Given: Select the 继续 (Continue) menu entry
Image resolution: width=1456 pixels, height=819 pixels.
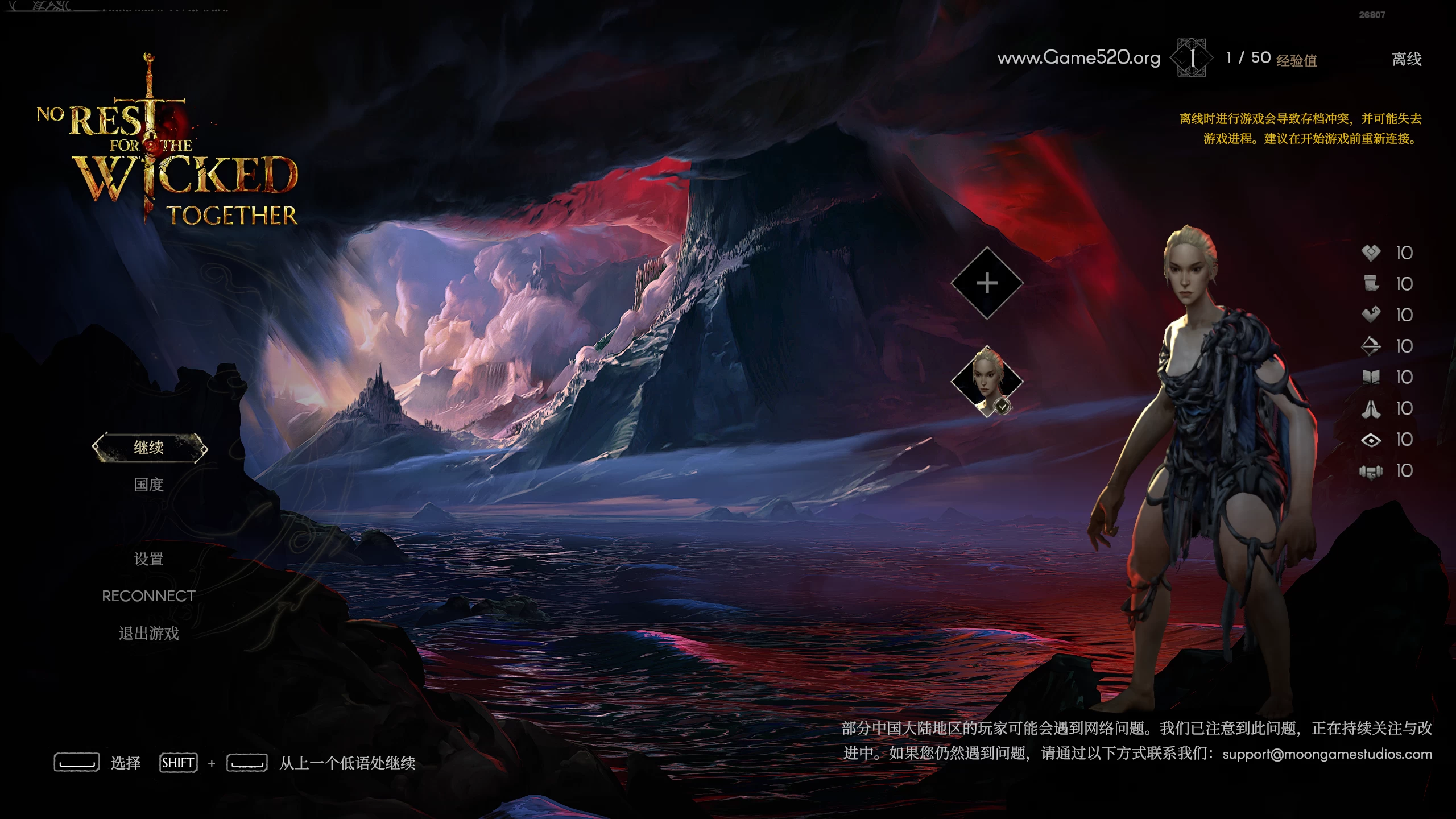Looking at the screenshot, I should click(x=149, y=448).
